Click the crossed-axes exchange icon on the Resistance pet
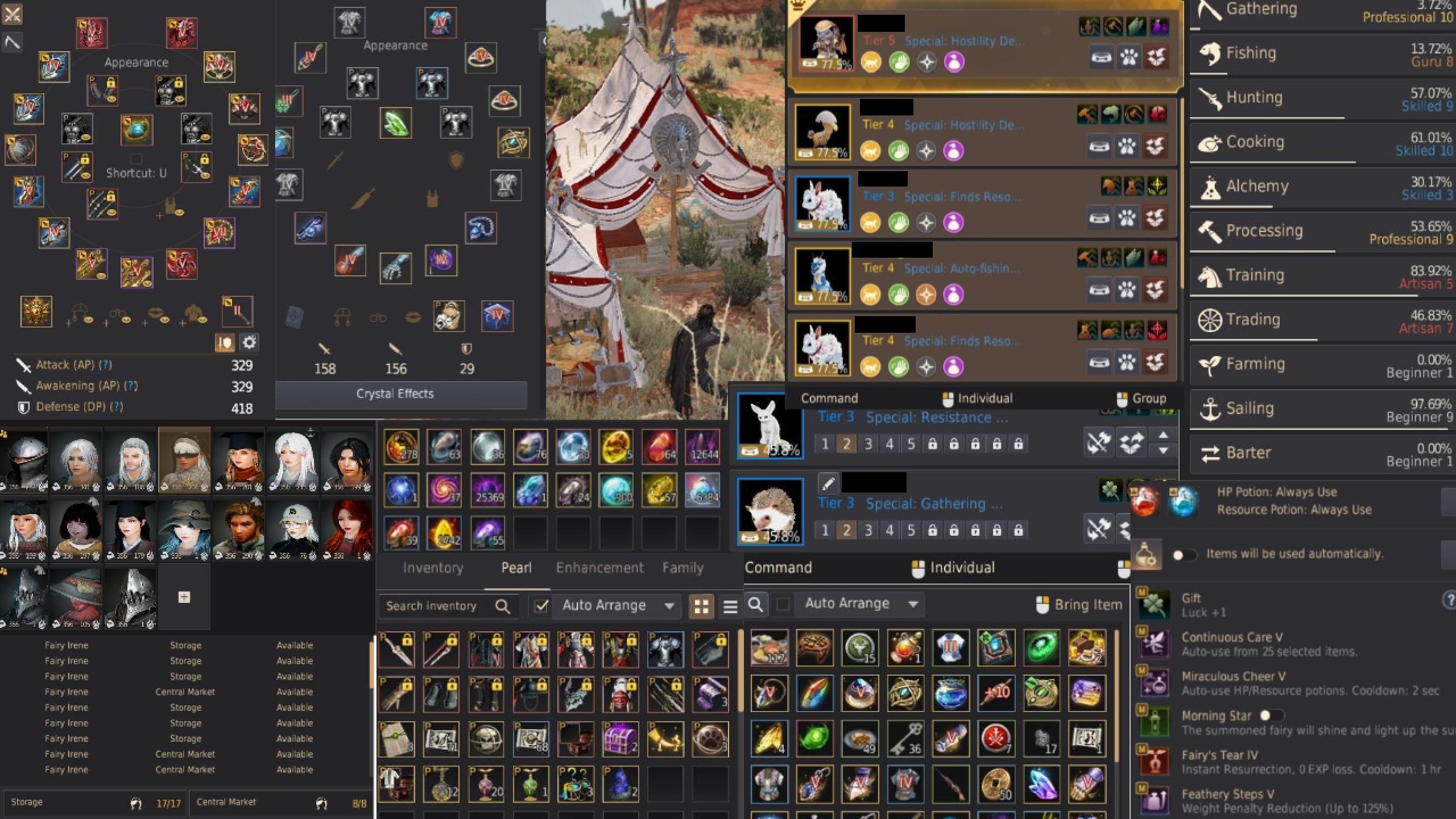 click(1099, 442)
